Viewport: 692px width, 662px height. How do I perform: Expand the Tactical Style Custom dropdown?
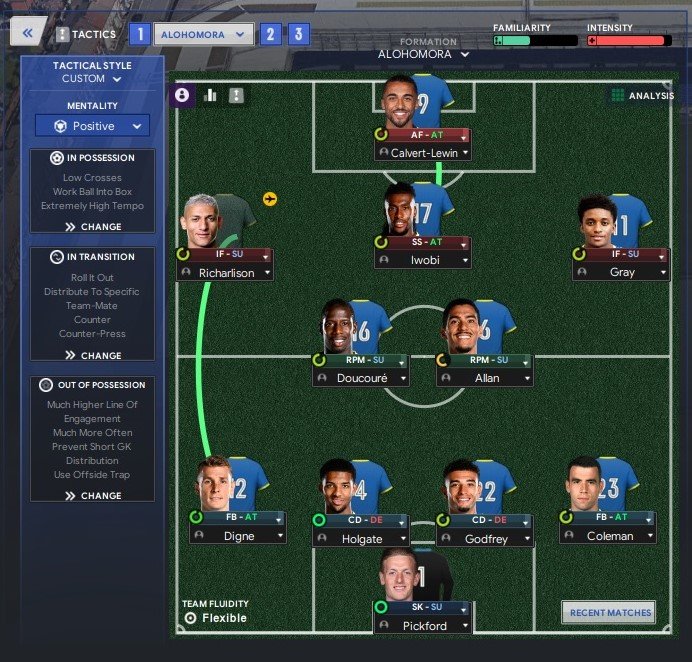92,78
